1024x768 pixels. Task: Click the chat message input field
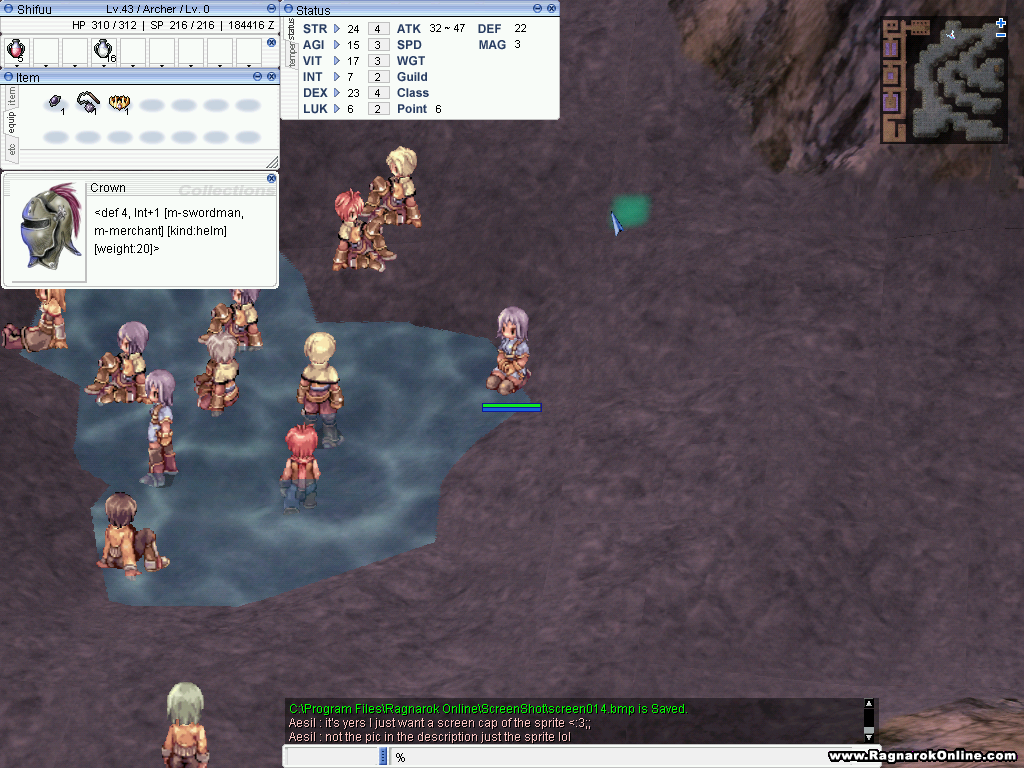pos(600,757)
